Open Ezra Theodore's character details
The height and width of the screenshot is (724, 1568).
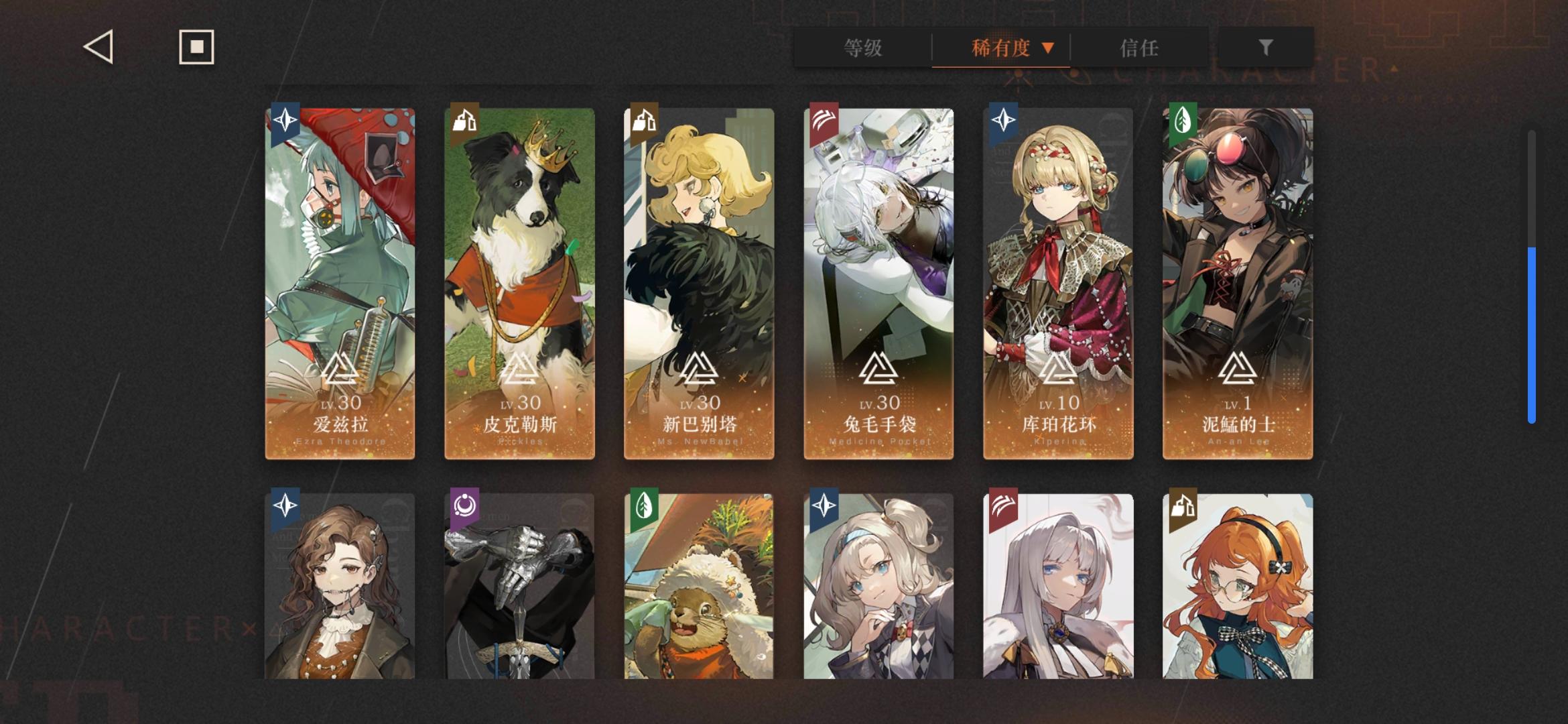coord(340,282)
